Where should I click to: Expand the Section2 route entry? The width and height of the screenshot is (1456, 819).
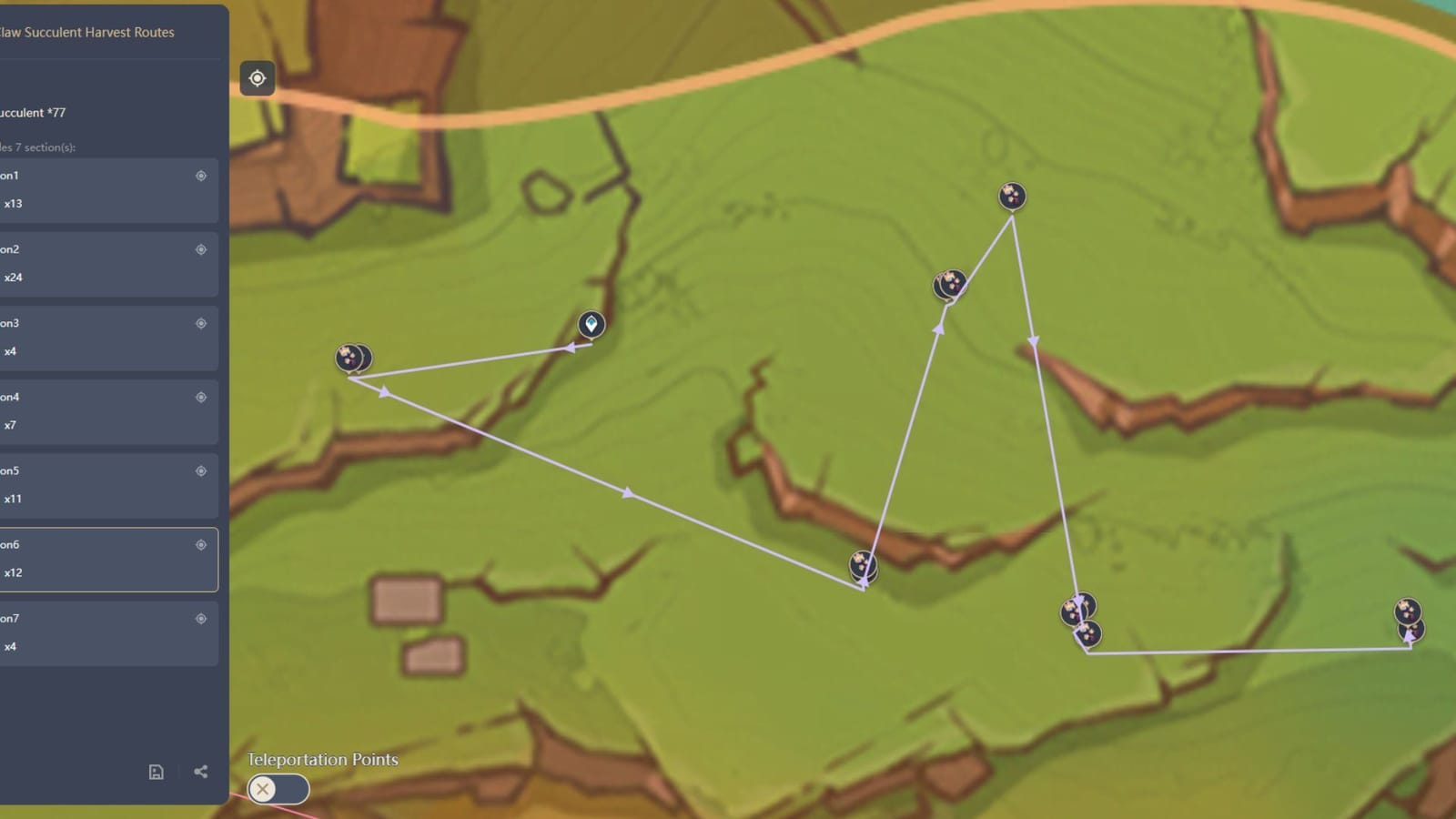(x=100, y=263)
